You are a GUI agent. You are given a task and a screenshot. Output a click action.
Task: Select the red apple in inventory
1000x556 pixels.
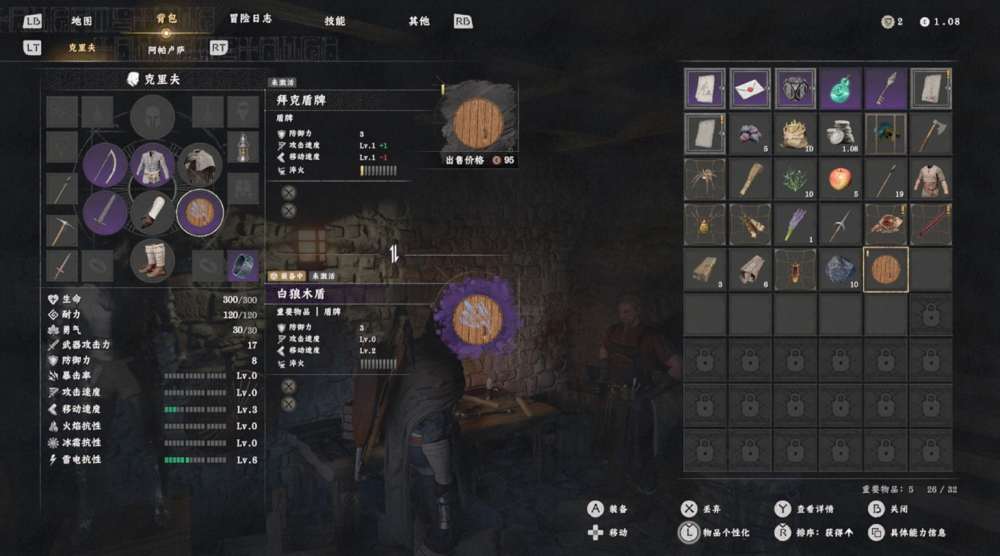[x=840, y=179]
